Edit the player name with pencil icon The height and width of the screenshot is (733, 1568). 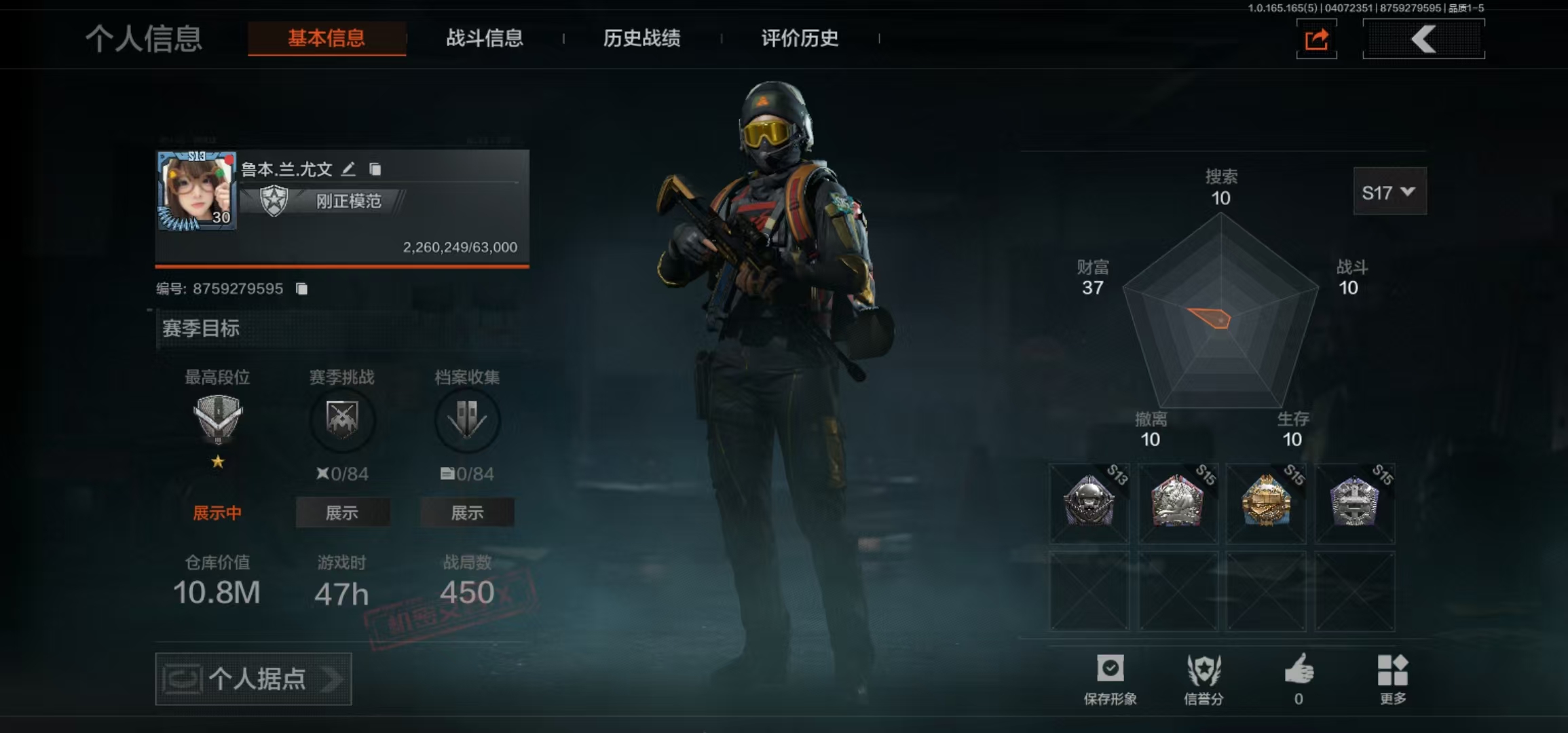pos(348,169)
